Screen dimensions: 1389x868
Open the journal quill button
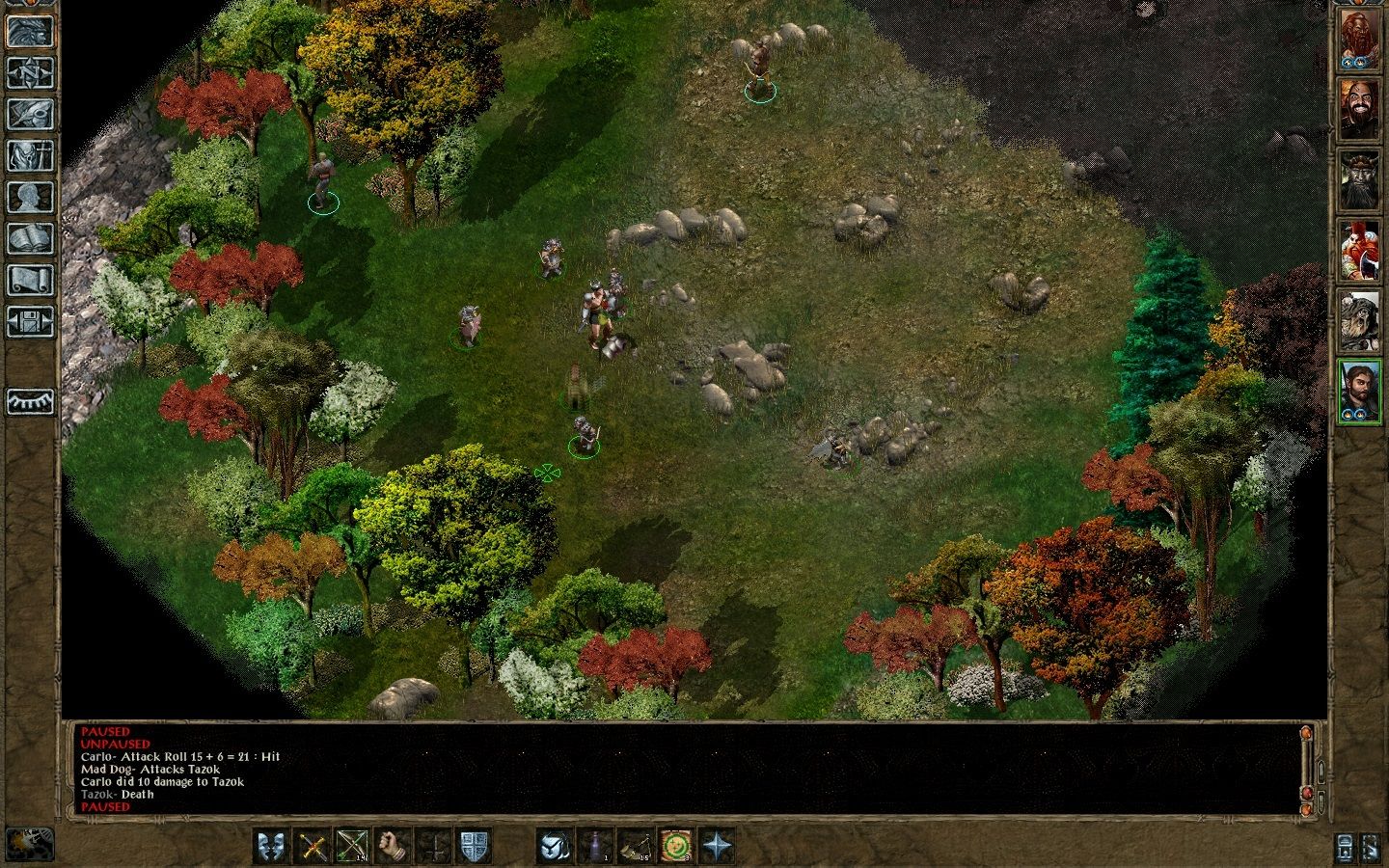point(30,114)
